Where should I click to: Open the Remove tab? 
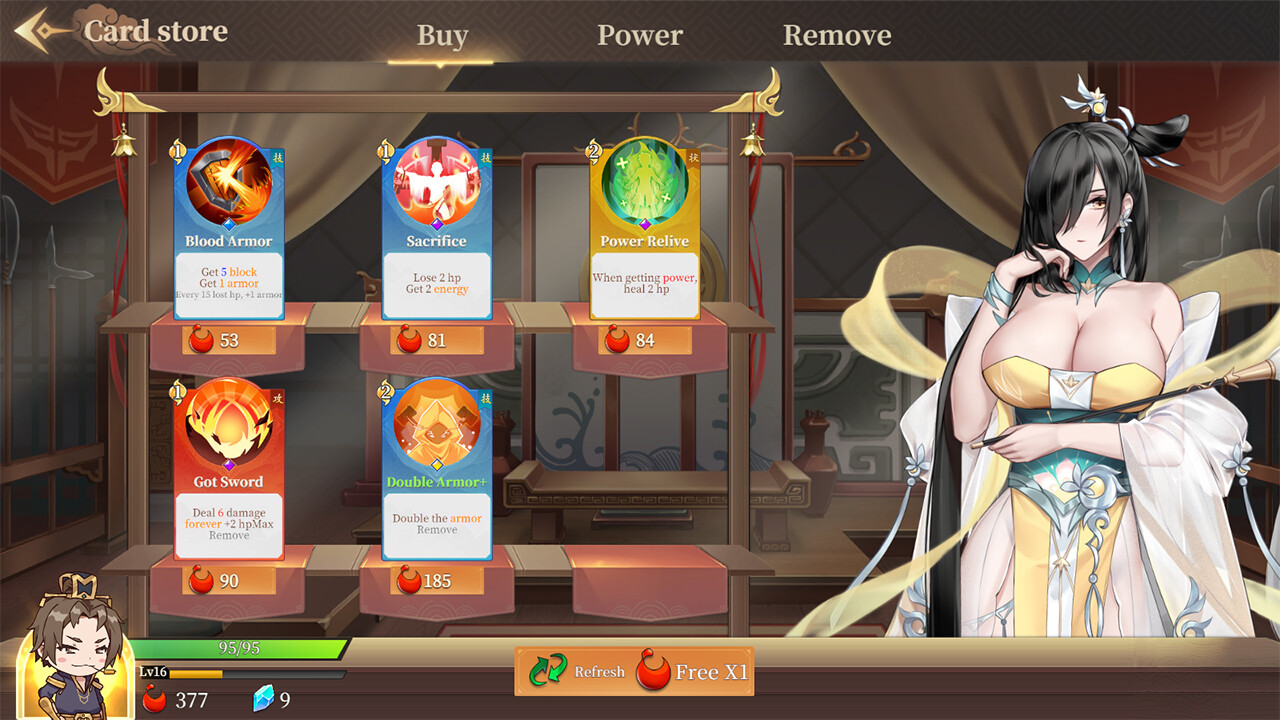tap(838, 35)
